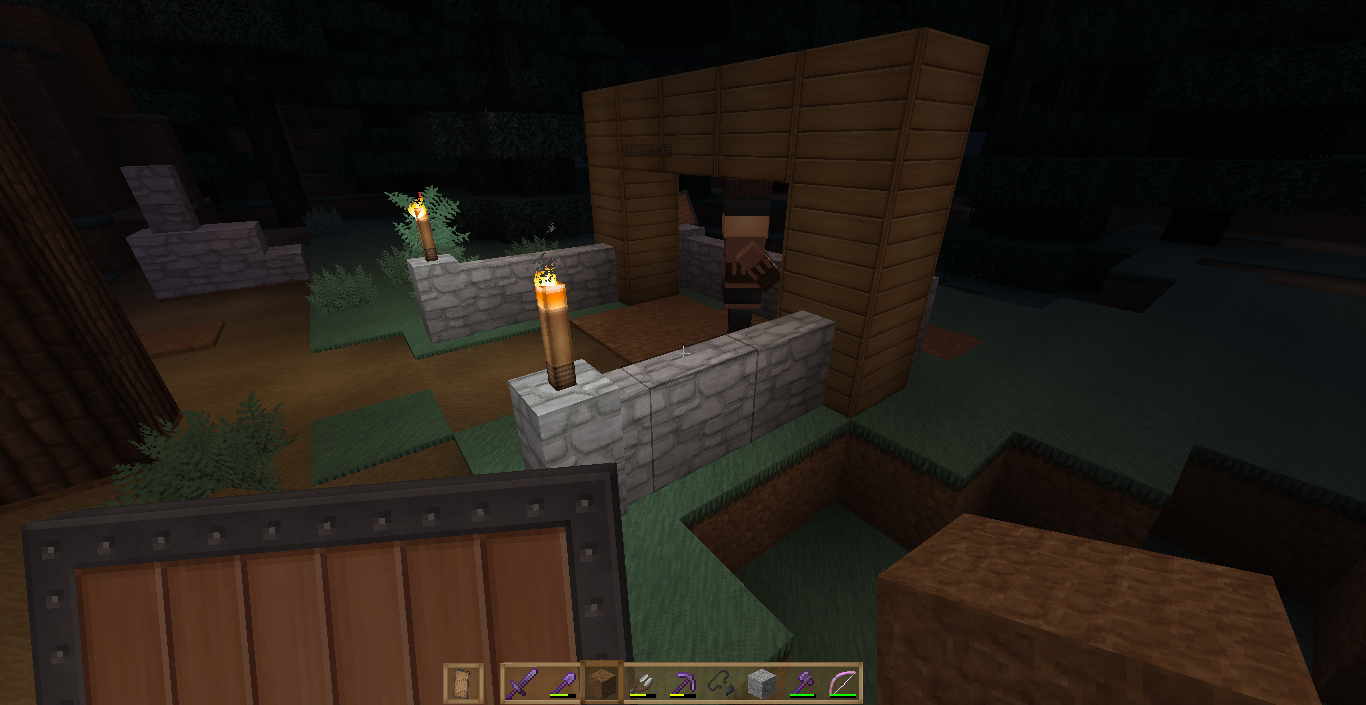Select the enchanted axe hotbar slot

coord(803,683)
